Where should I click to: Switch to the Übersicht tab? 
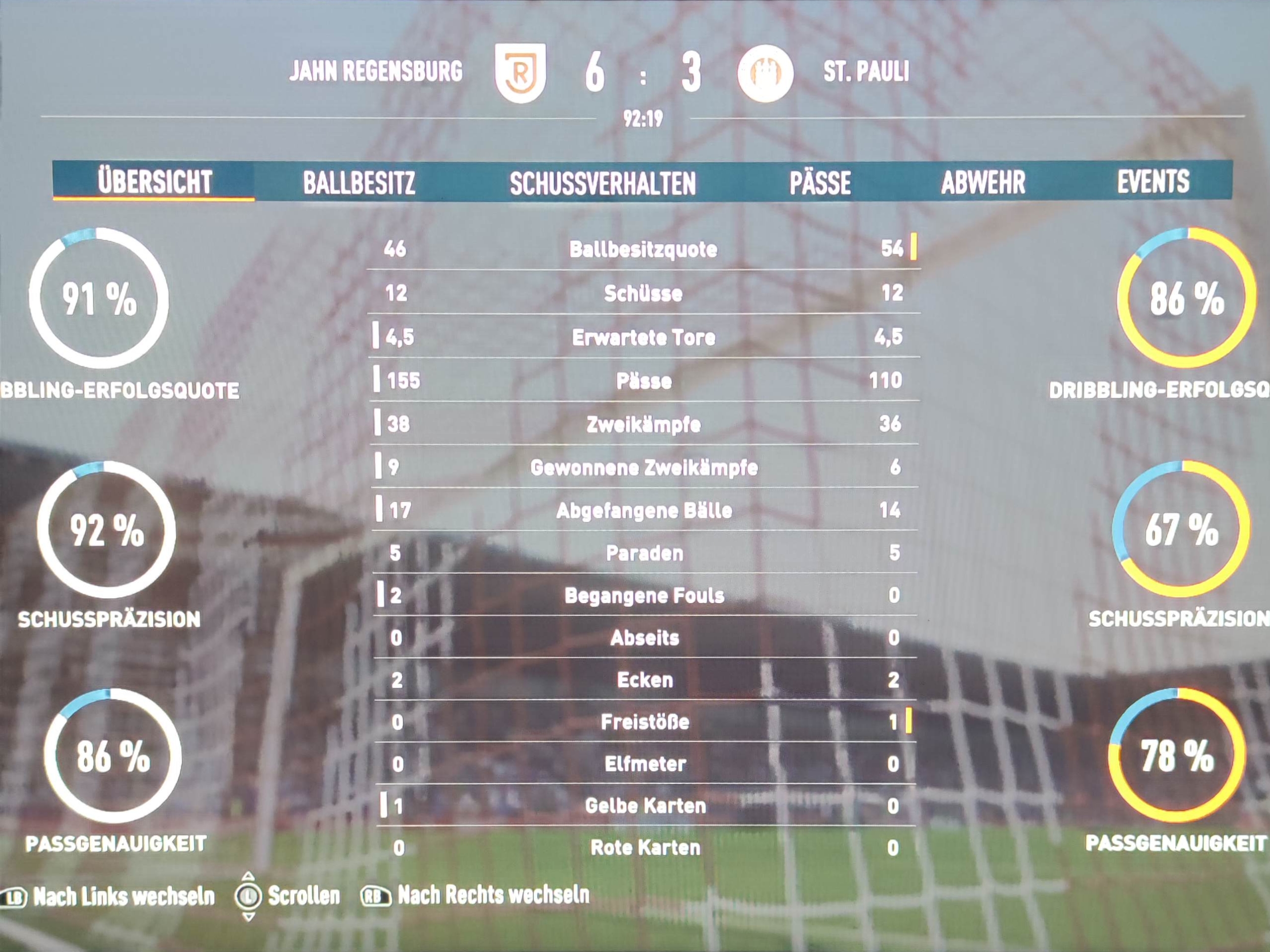tap(155, 182)
